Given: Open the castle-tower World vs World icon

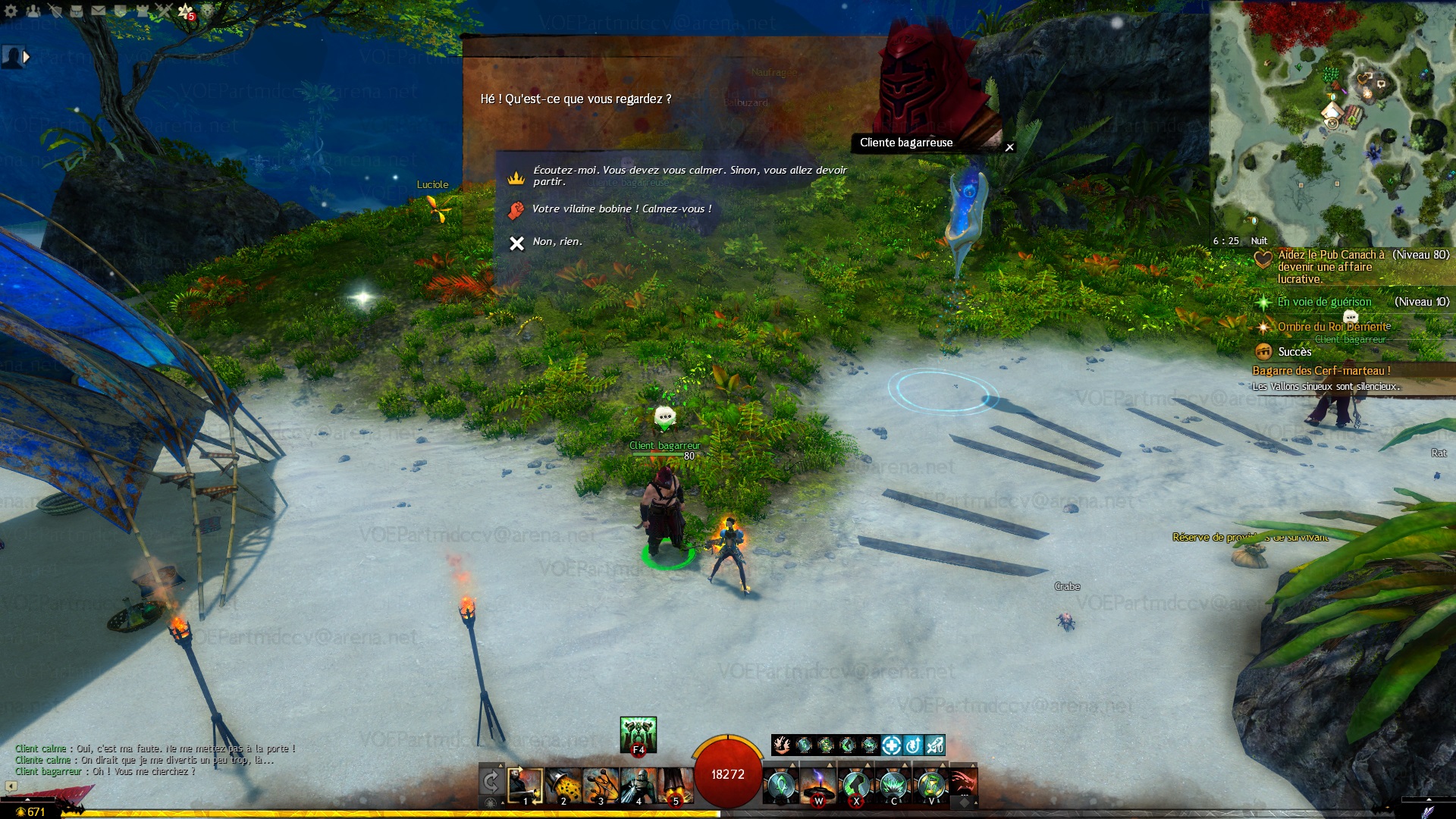Looking at the screenshot, I should [142, 11].
